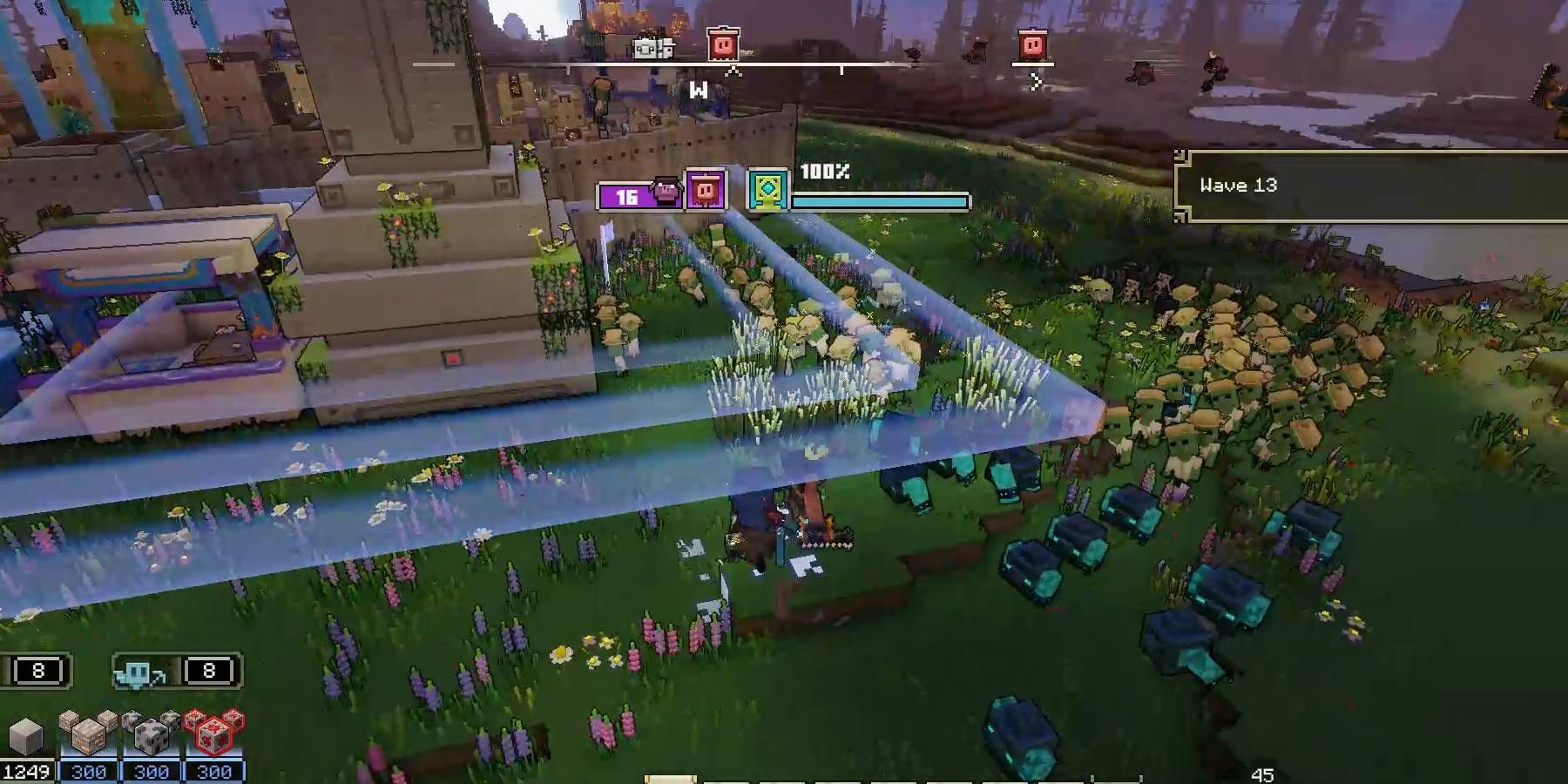Click the blue Allay gathering icon
1568x784 pixels.
click(138, 673)
